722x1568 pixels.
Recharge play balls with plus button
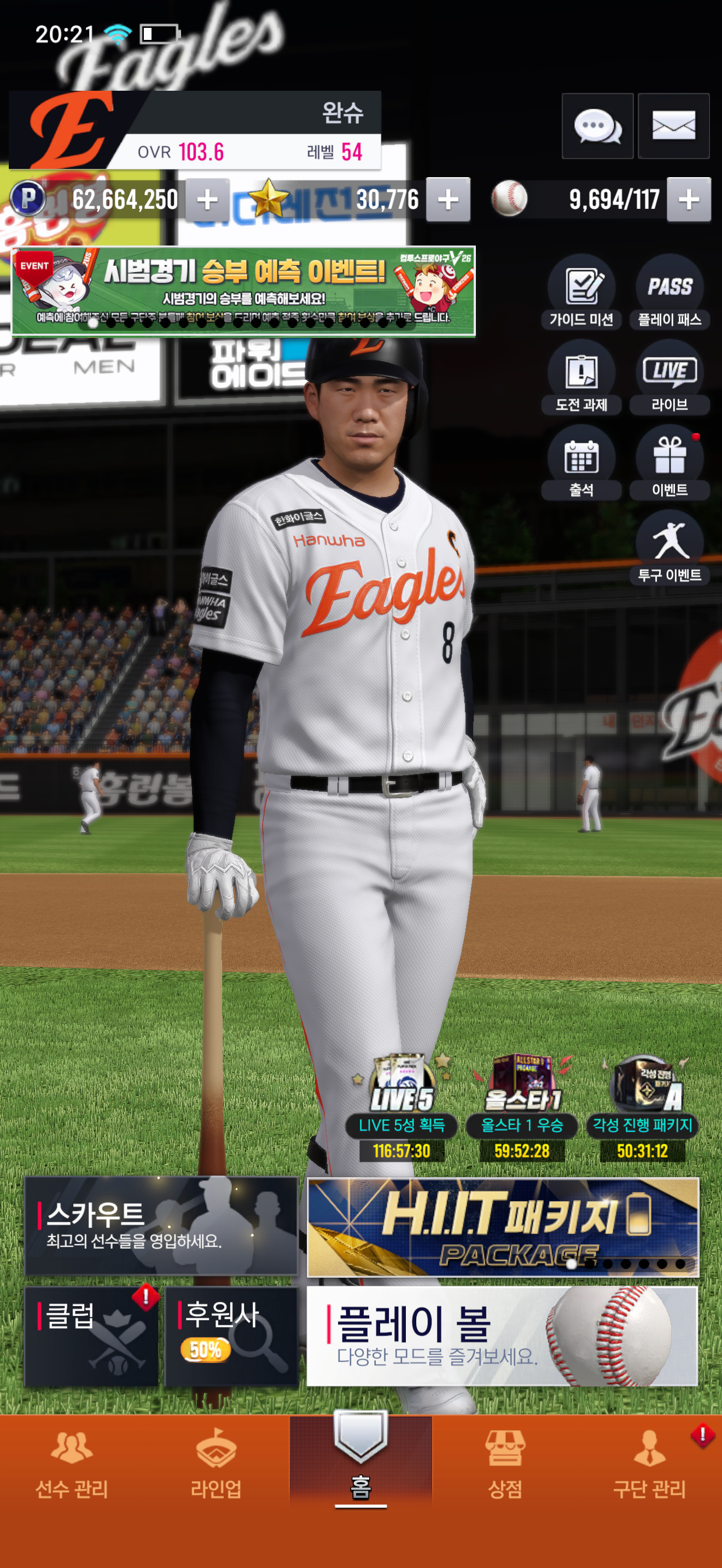[689, 200]
